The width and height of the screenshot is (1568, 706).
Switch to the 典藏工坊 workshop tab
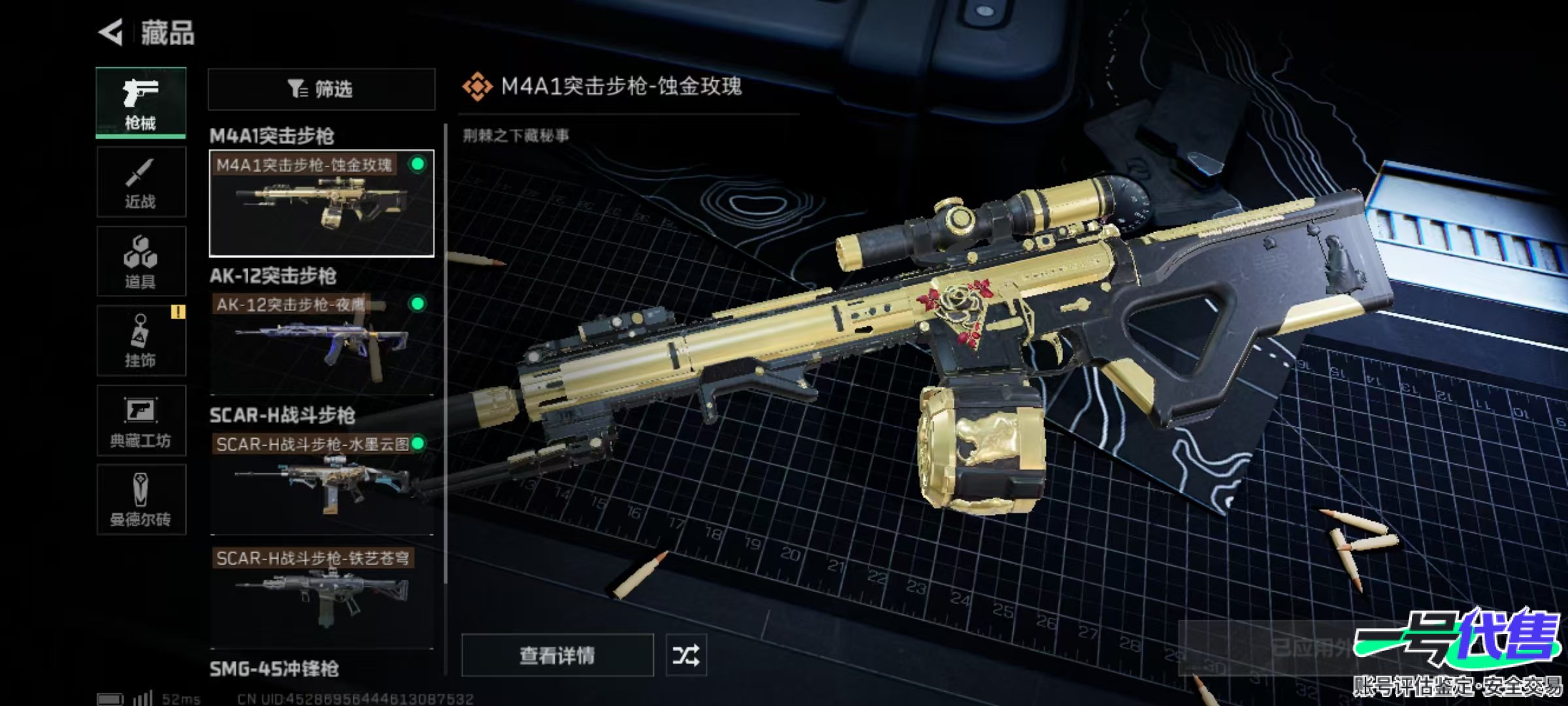(140, 420)
